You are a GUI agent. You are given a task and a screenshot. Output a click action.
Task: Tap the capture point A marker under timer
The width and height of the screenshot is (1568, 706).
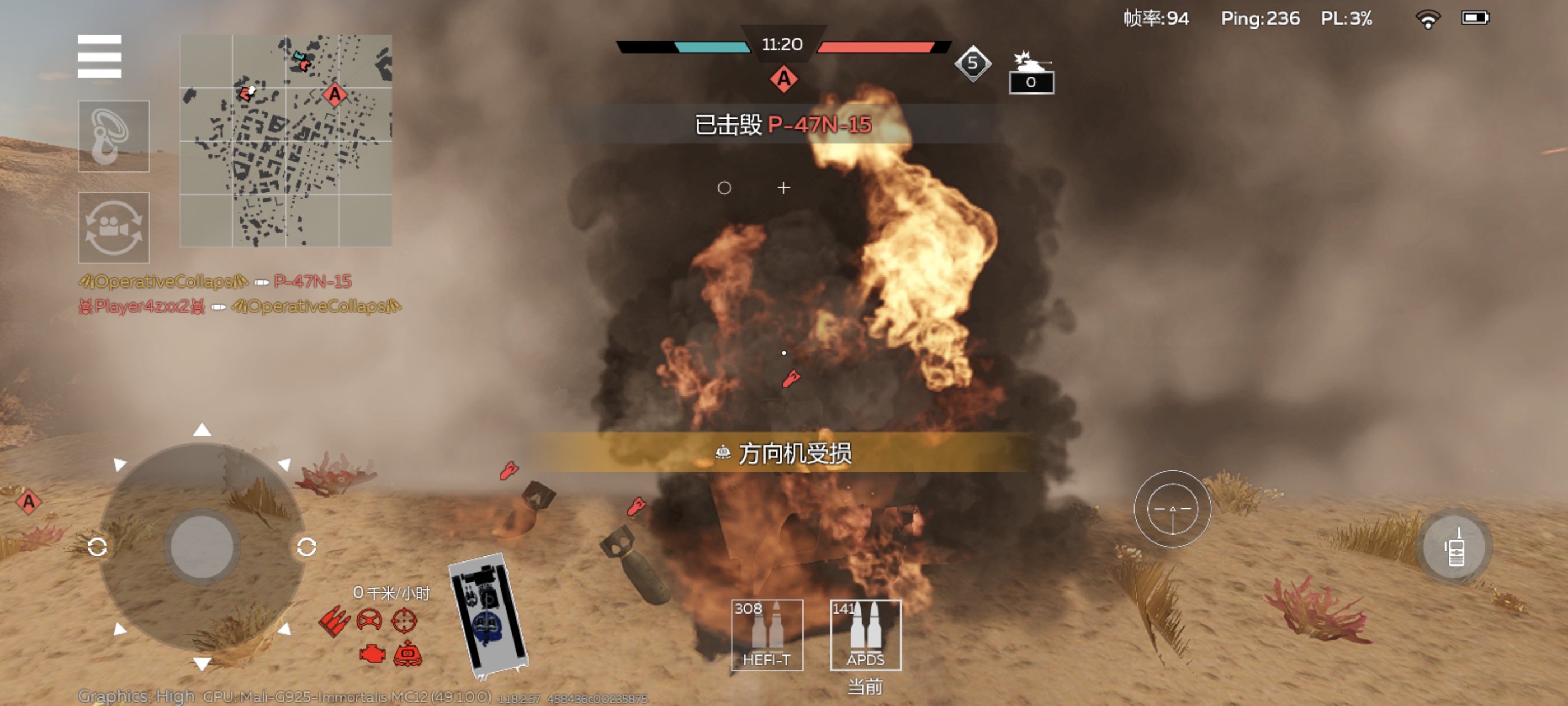pyautogui.click(x=783, y=79)
